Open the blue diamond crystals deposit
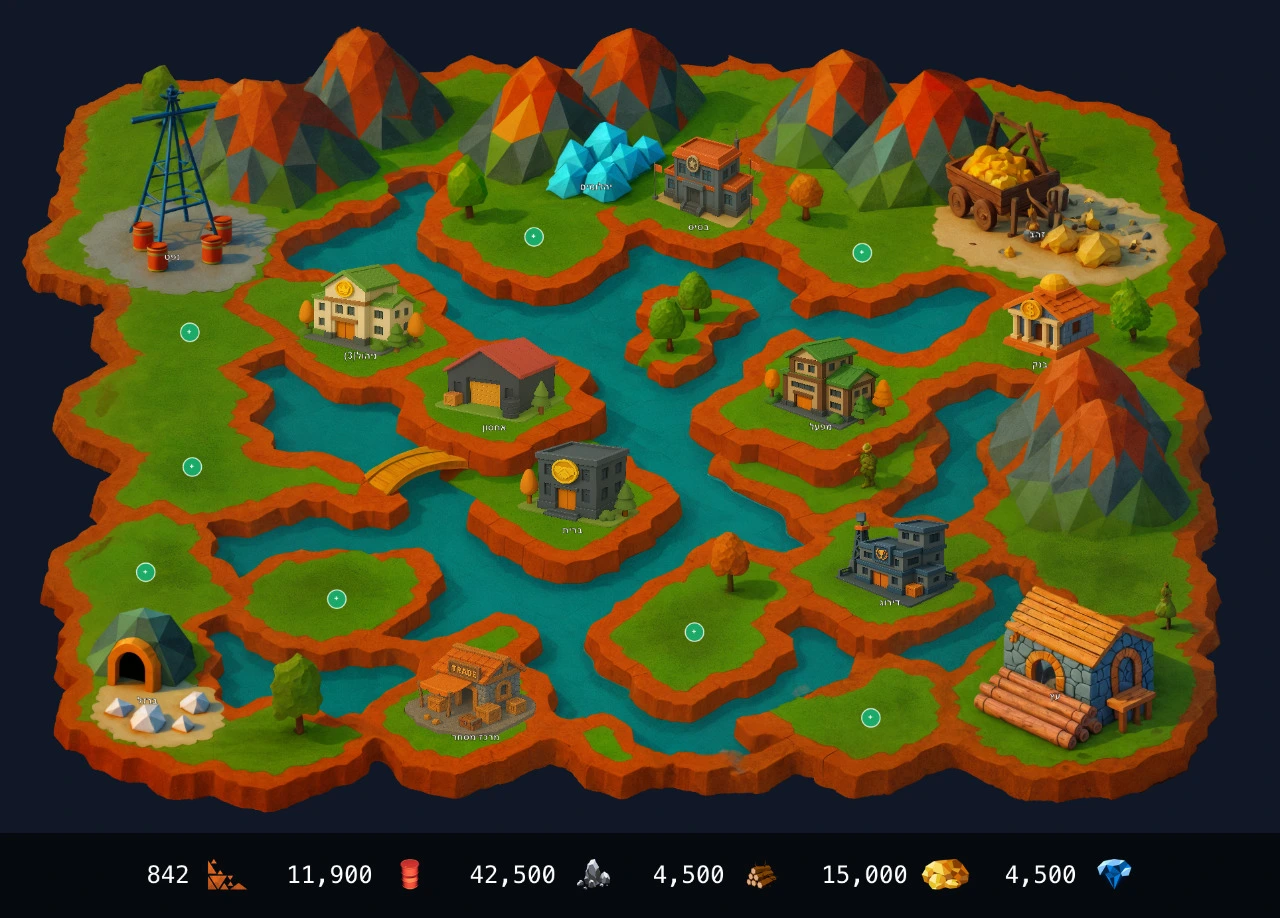 coord(604,162)
